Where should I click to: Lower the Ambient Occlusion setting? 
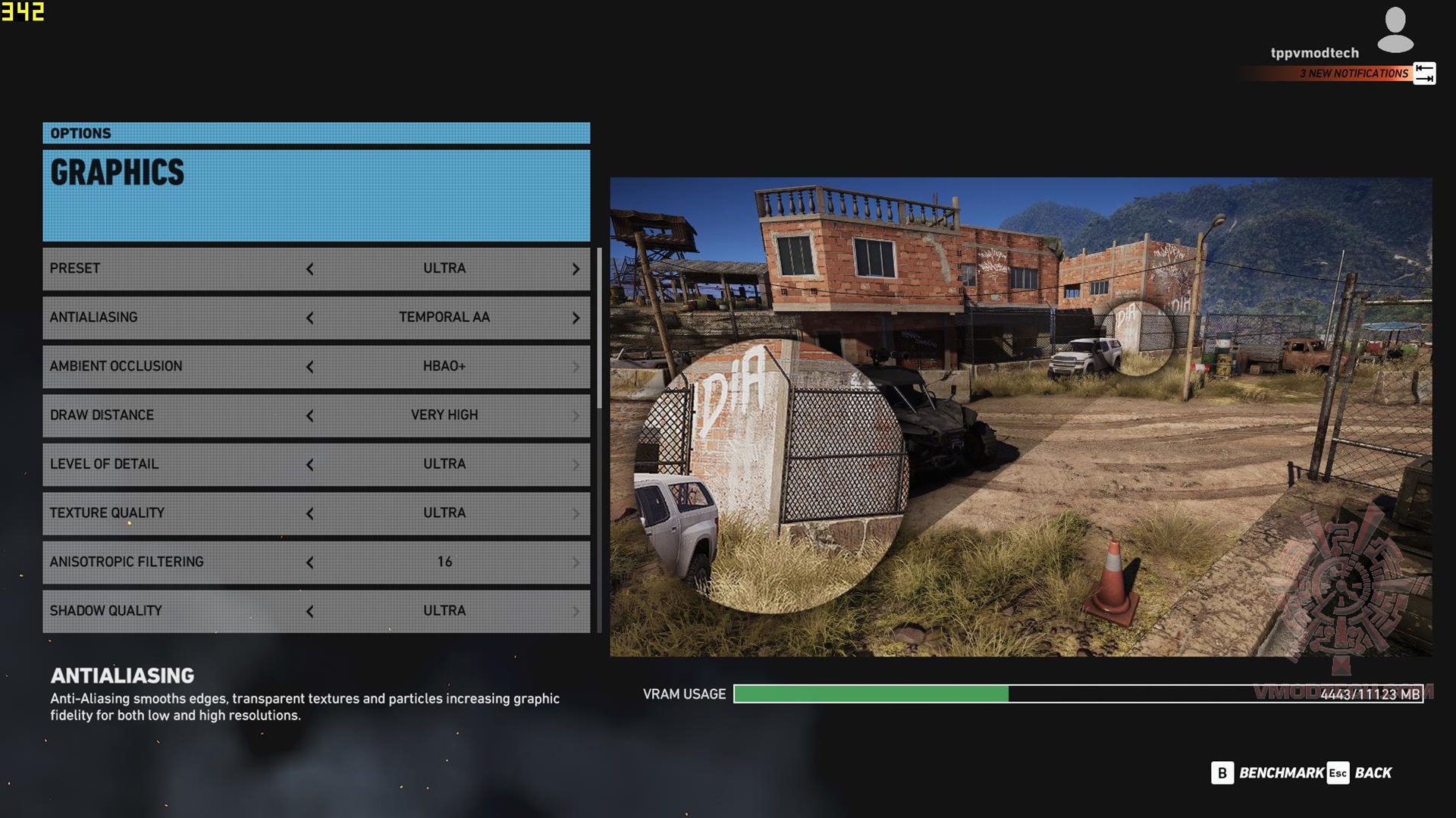(x=309, y=367)
